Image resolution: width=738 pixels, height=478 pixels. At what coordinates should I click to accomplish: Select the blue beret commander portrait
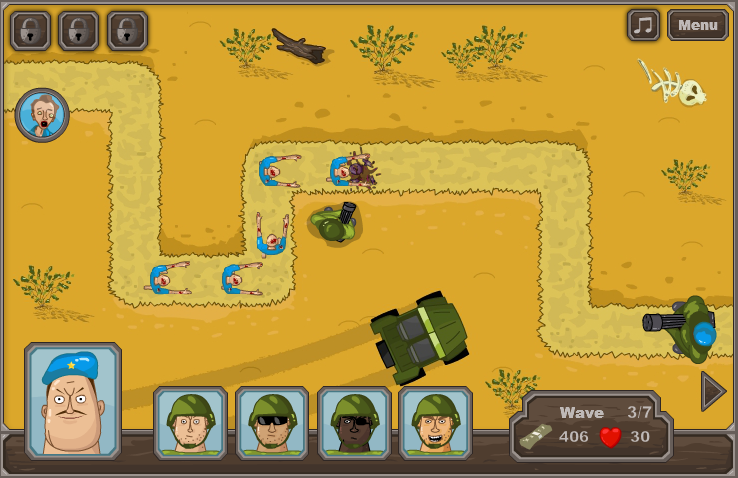pos(73,400)
